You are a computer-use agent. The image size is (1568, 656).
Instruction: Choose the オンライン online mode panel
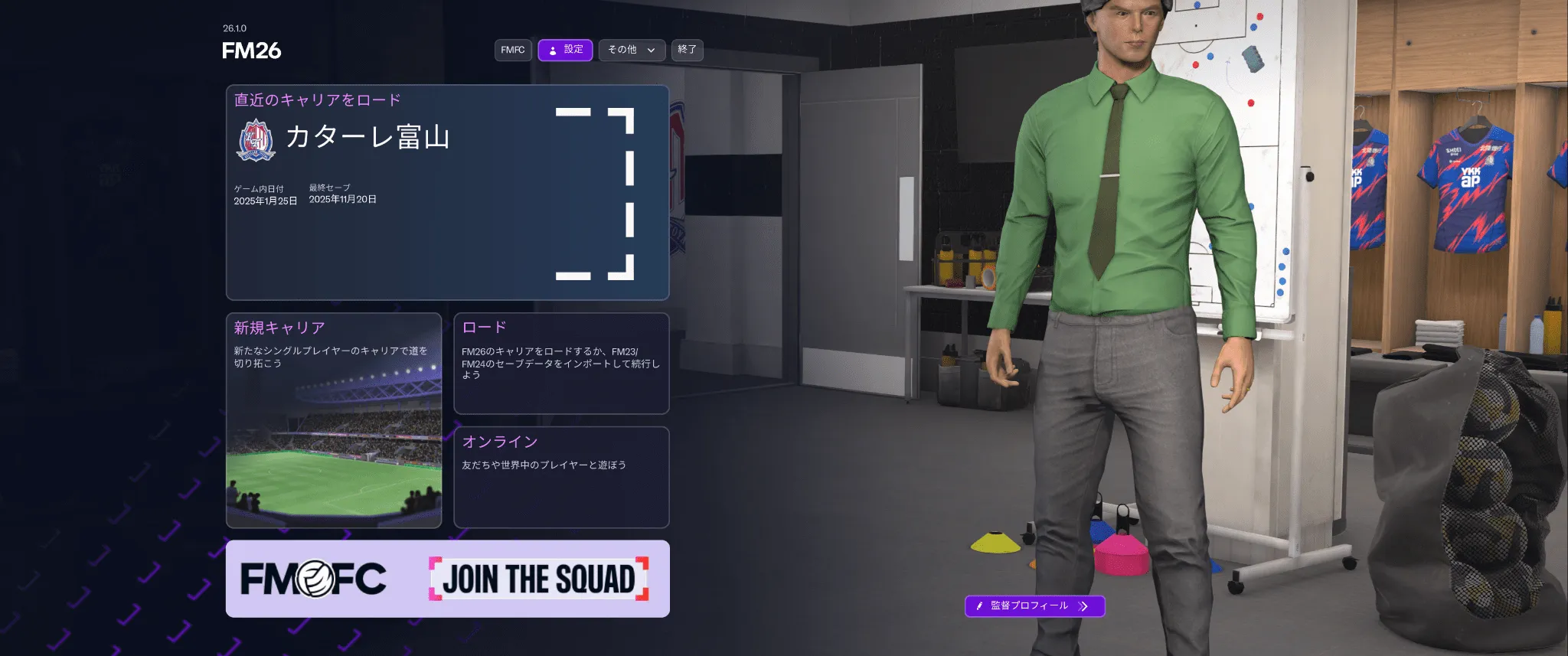pos(561,477)
